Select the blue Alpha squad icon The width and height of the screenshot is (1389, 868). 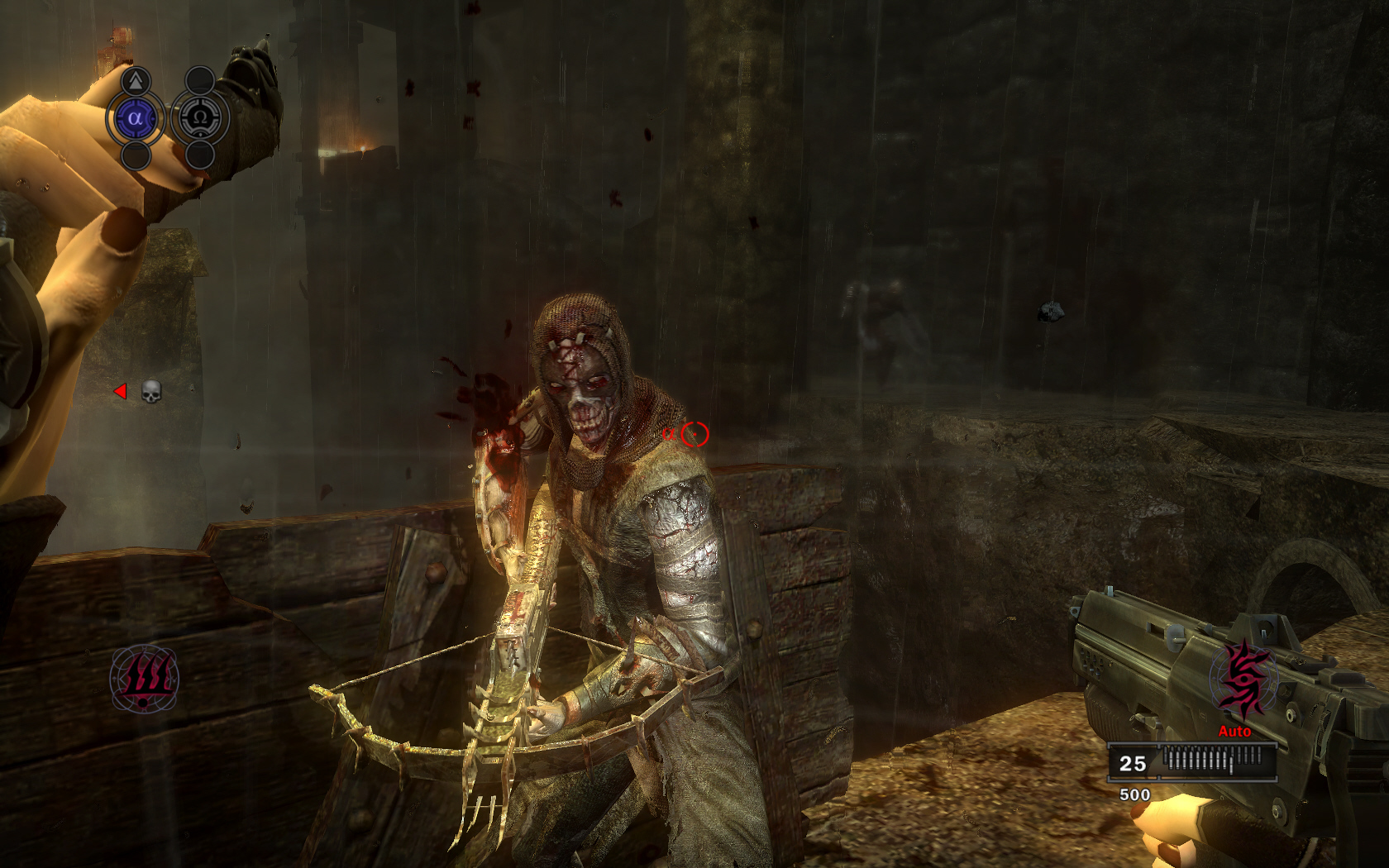[x=135, y=118]
